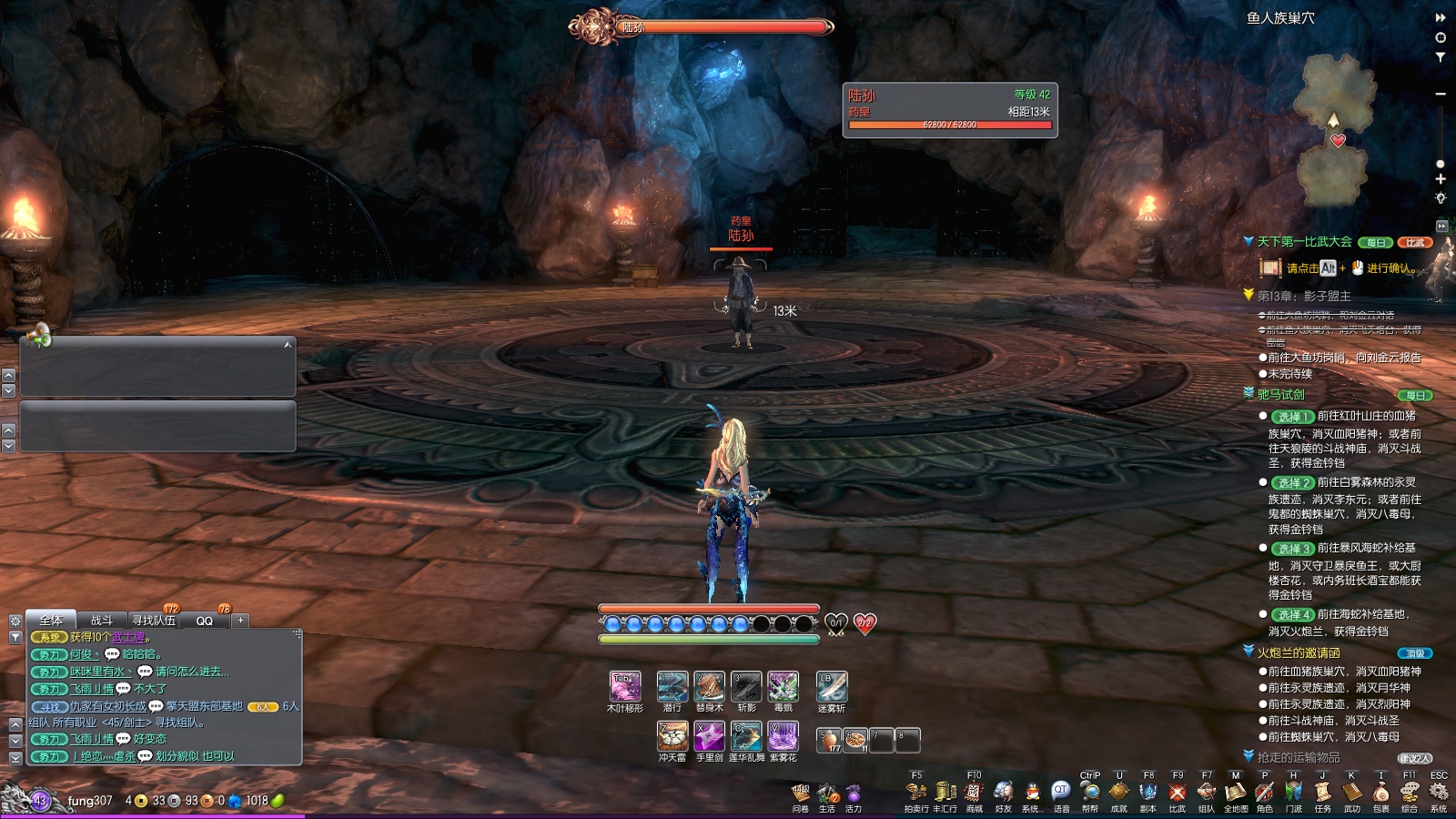Image resolution: width=1456 pixels, height=819 pixels.
Task: Use the 替身木 skill icon
Action: 709,686
